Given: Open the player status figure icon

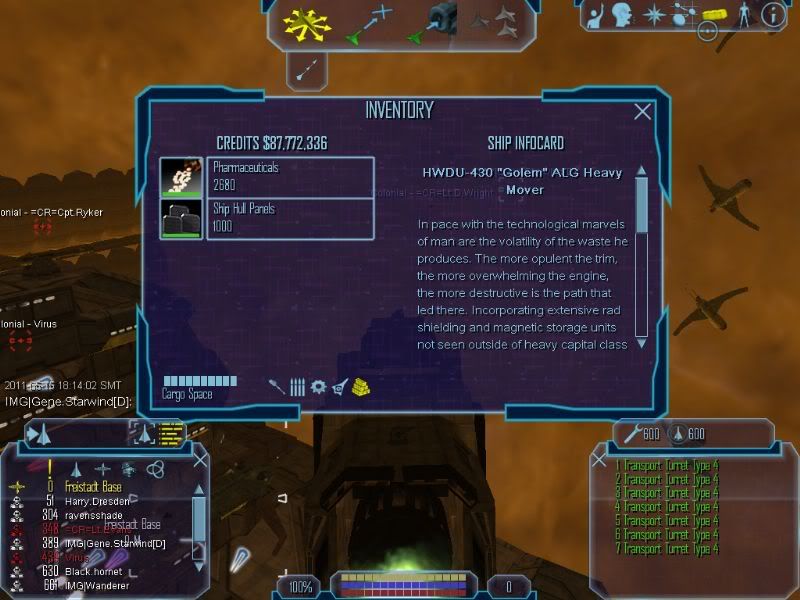Looking at the screenshot, I should click(742, 14).
